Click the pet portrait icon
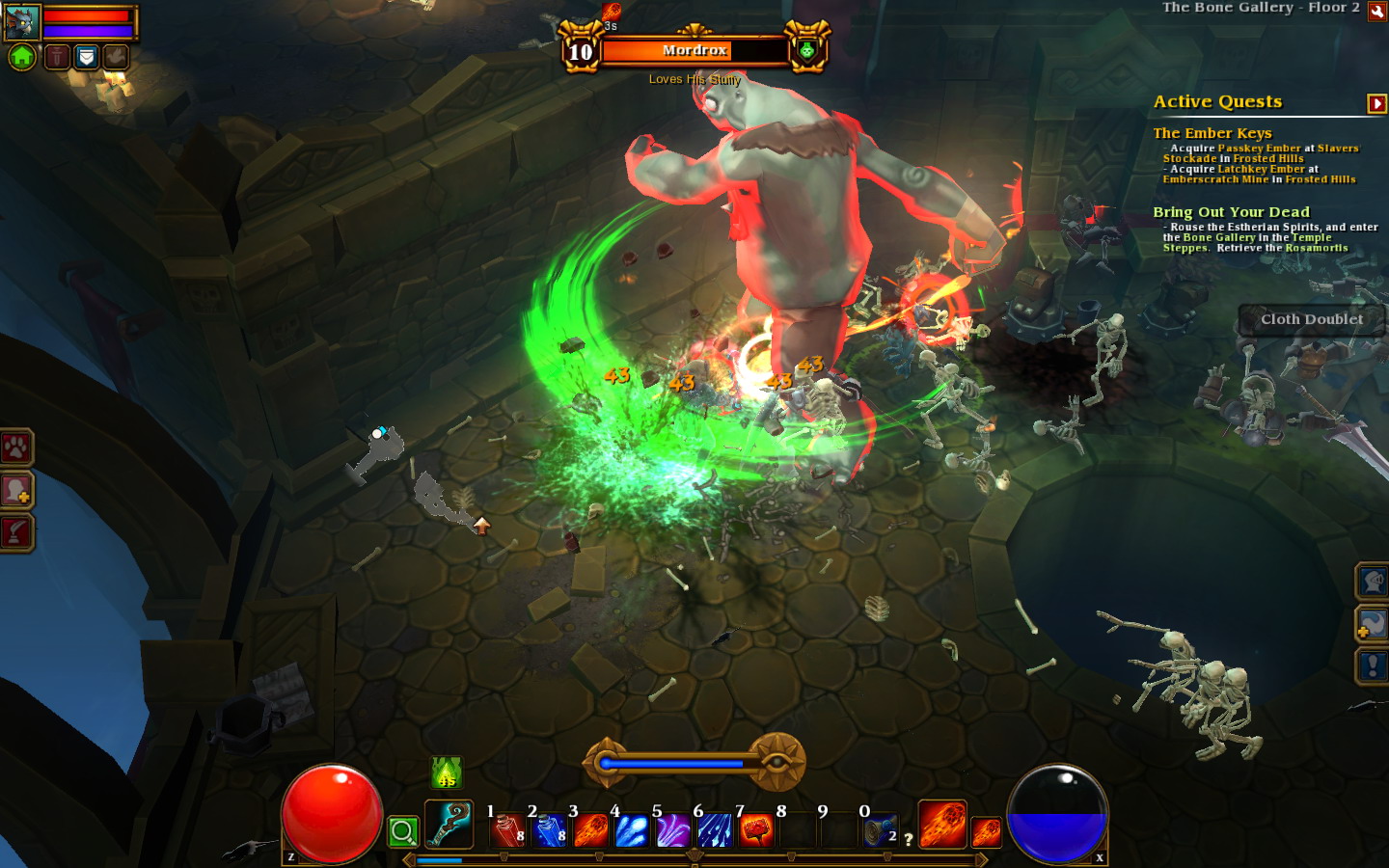Screen dimensions: 1389x868 tap(22, 21)
